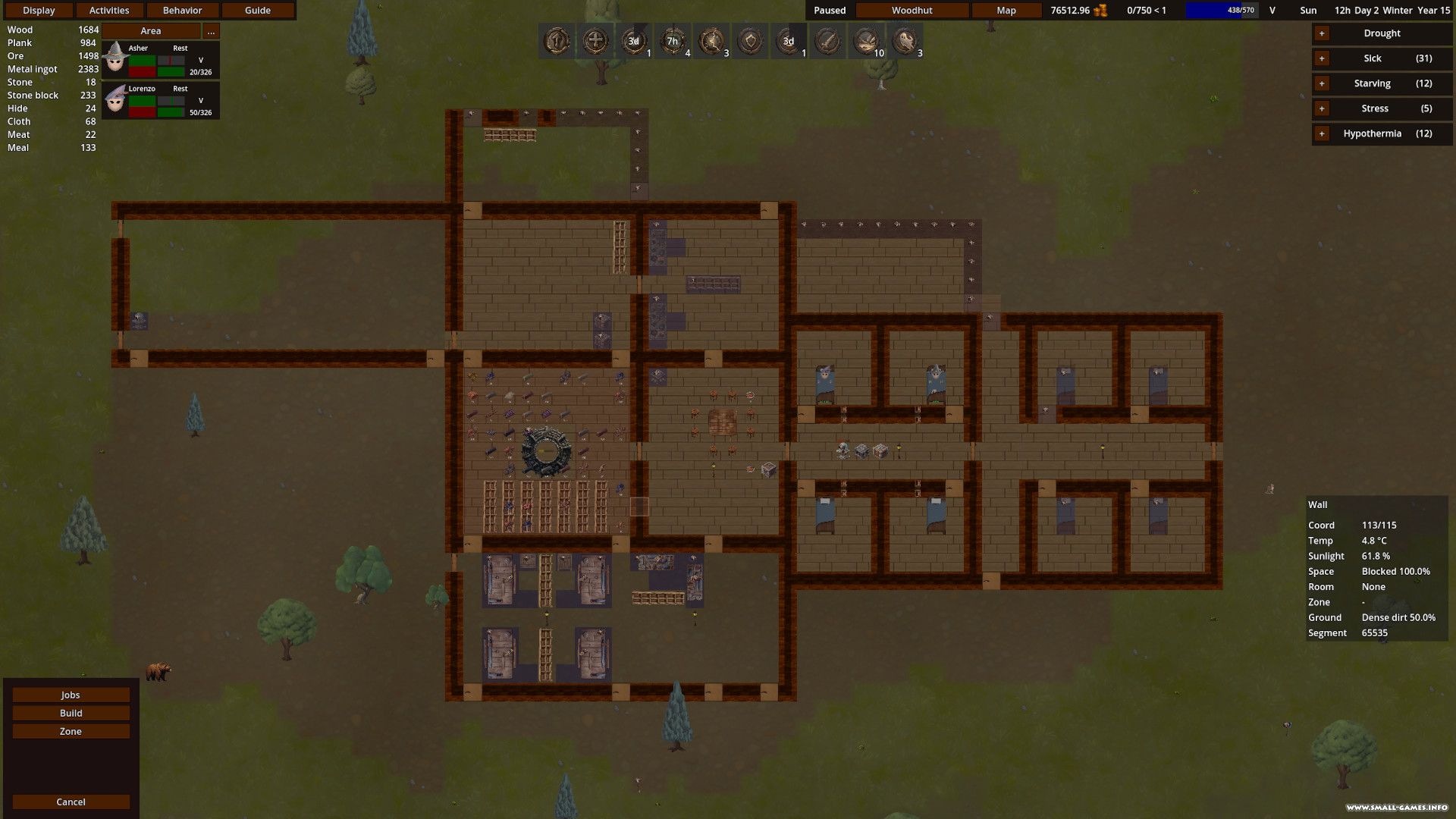Screen dimensions: 1456x819
Task: Open the Jobs menu
Action: click(x=71, y=695)
